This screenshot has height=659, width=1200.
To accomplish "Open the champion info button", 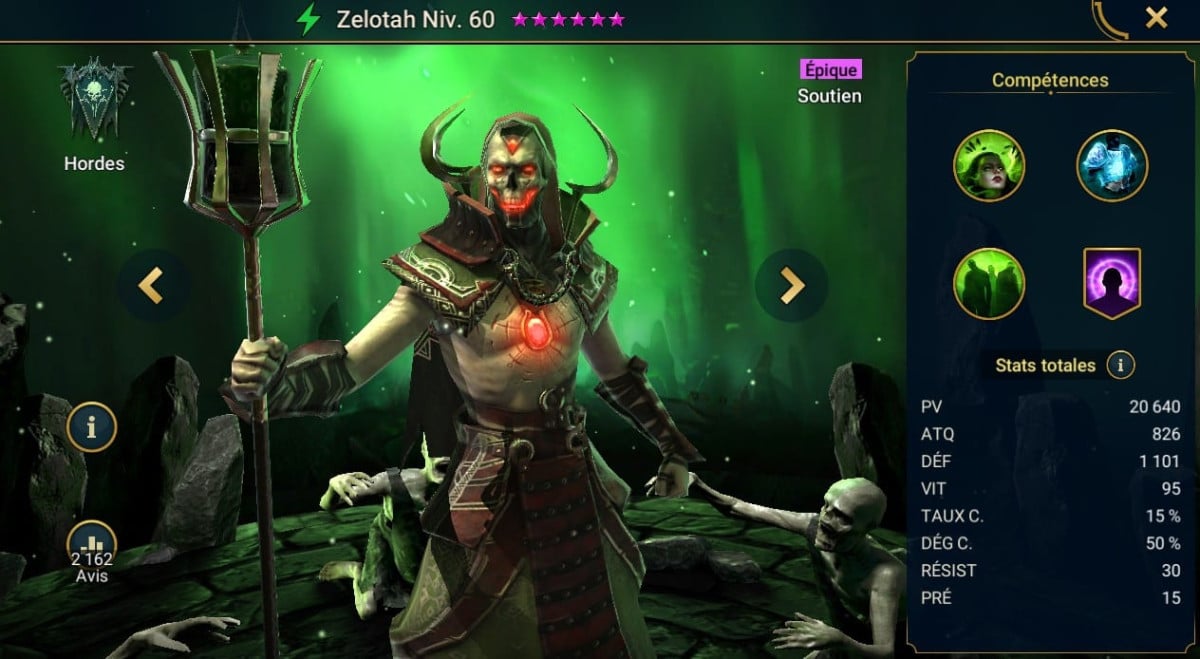I will pos(92,429).
